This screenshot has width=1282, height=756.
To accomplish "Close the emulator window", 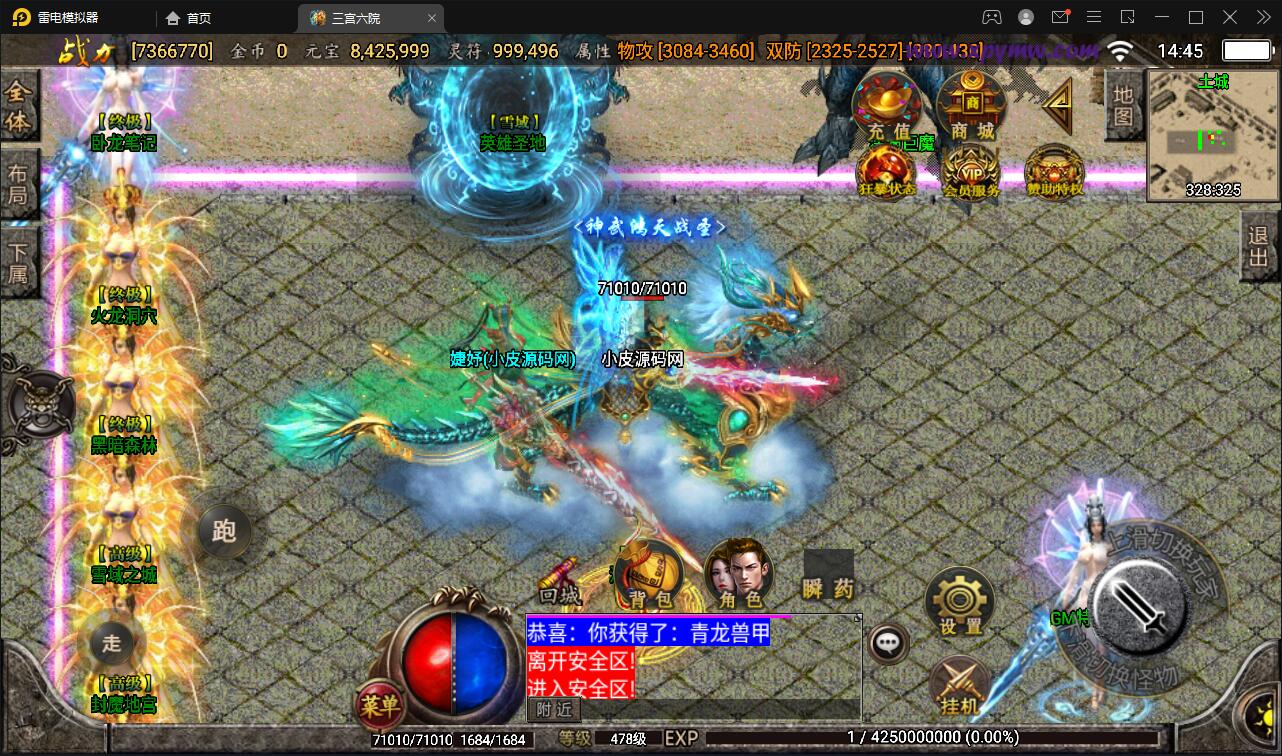I will (x=1259, y=17).
